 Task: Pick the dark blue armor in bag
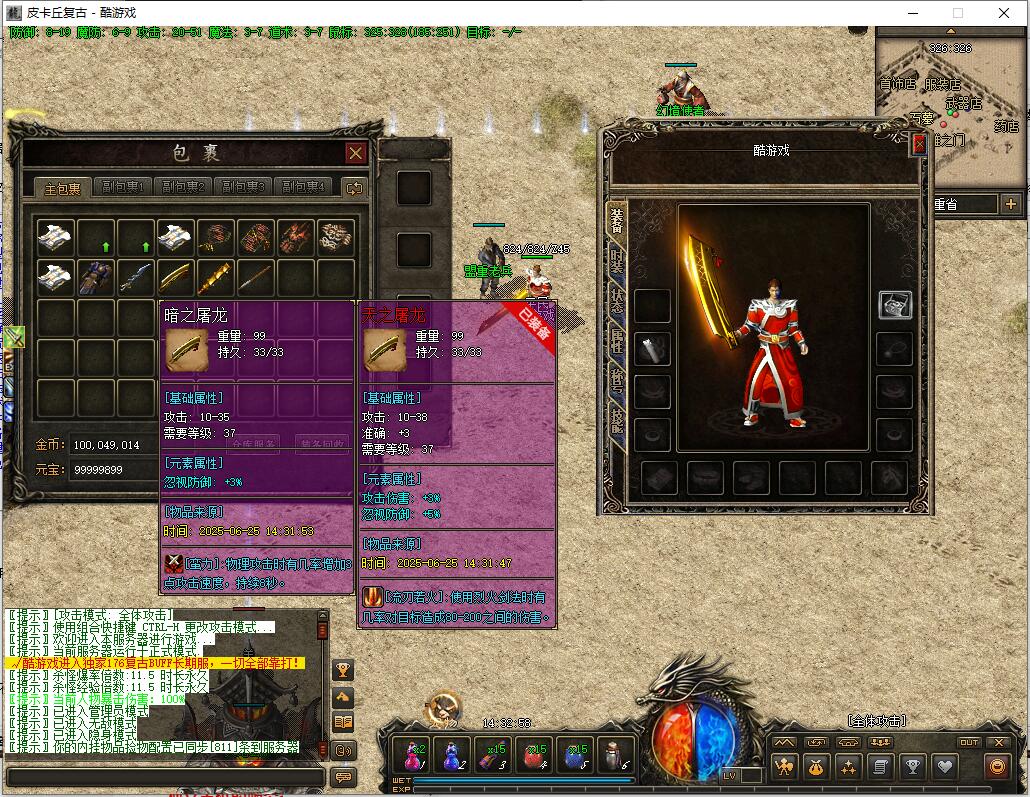97,276
